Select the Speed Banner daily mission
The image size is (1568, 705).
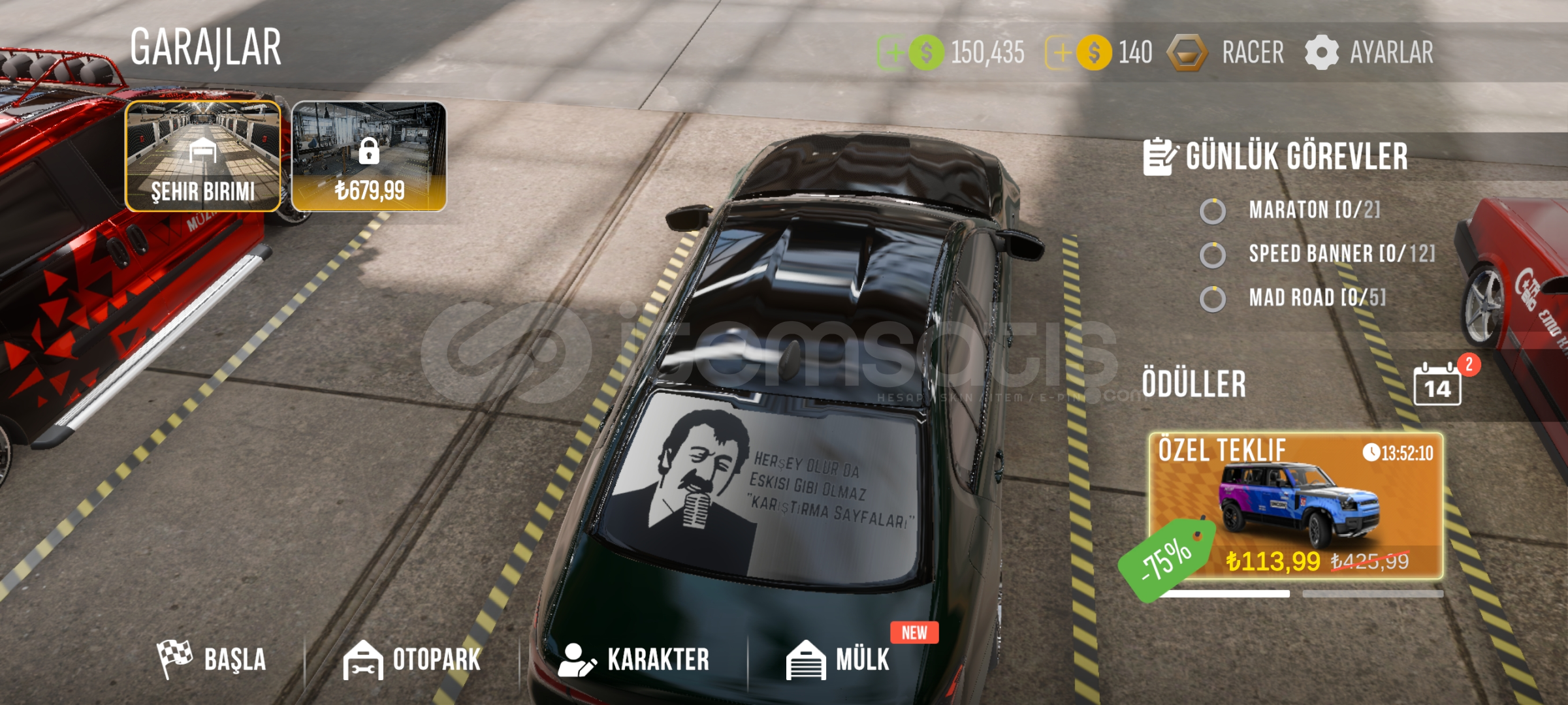[x=1340, y=254]
